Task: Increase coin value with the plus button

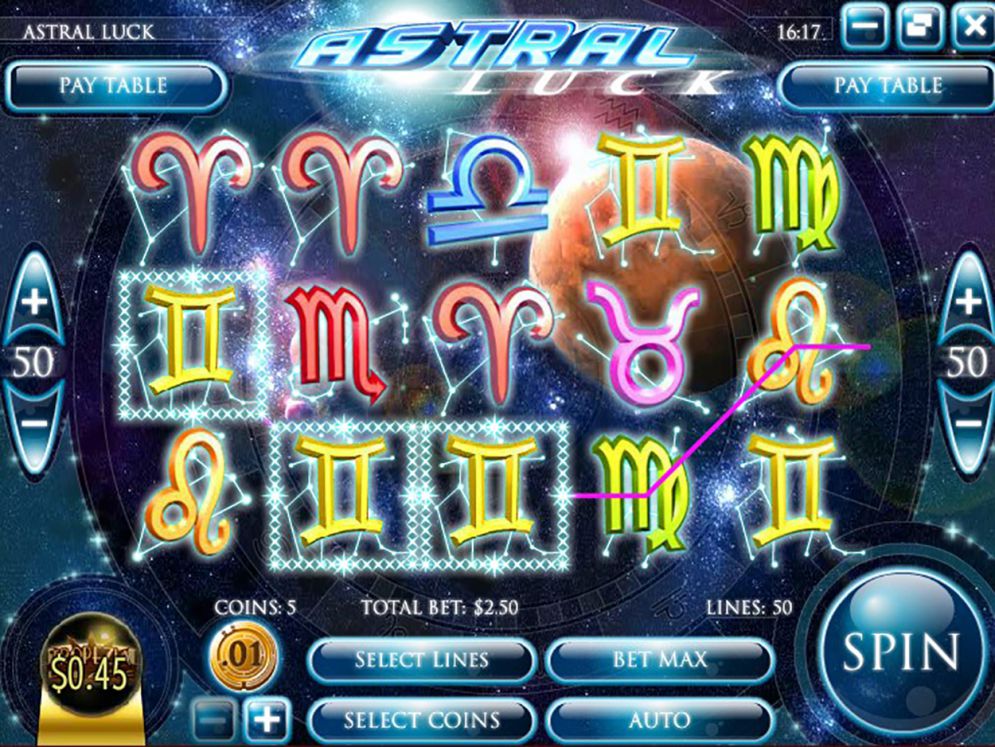Action: click(265, 719)
